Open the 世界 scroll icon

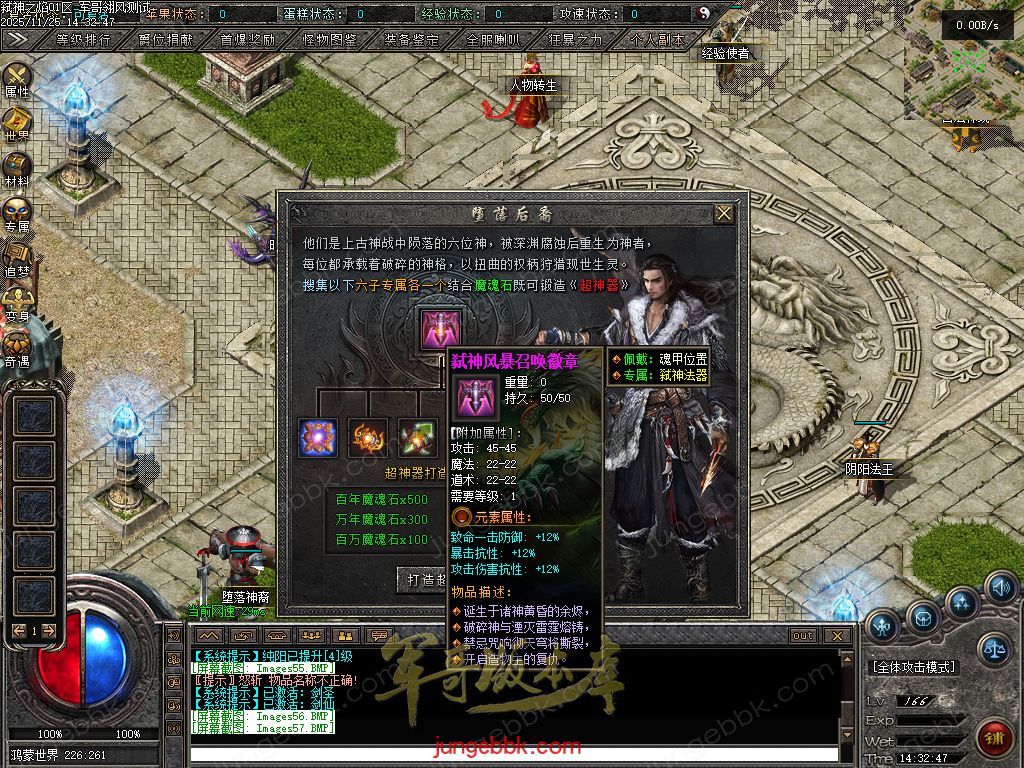tap(17, 122)
